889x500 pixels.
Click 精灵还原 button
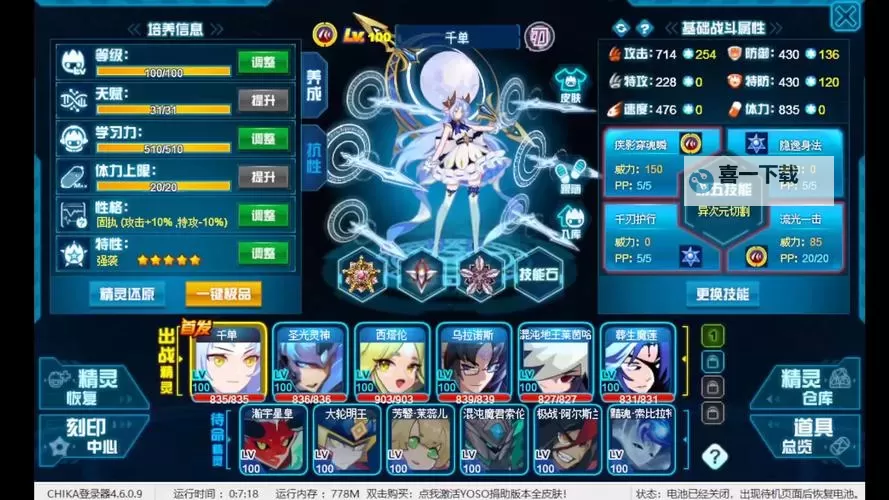(x=127, y=294)
